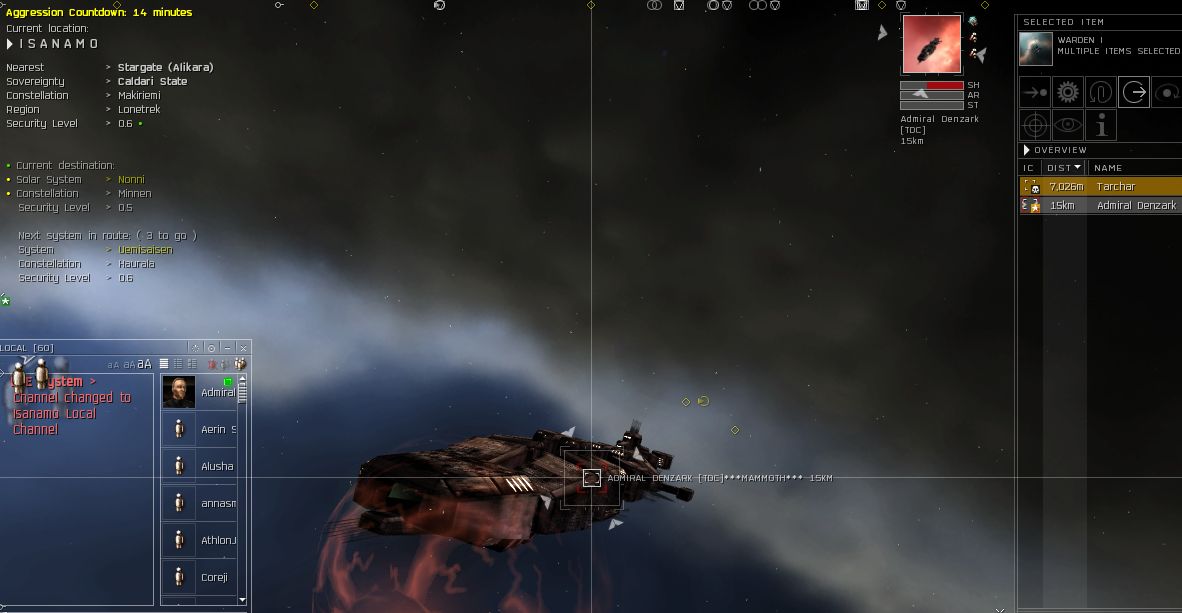Open Aerin's entry in the Local member list
Viewport: 1182px width, 613px height.
[217, 429]
